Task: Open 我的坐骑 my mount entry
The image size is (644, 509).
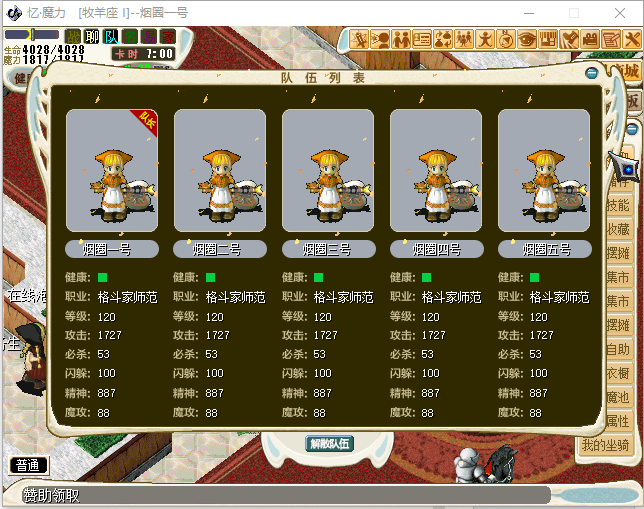Action: [607, 445]
